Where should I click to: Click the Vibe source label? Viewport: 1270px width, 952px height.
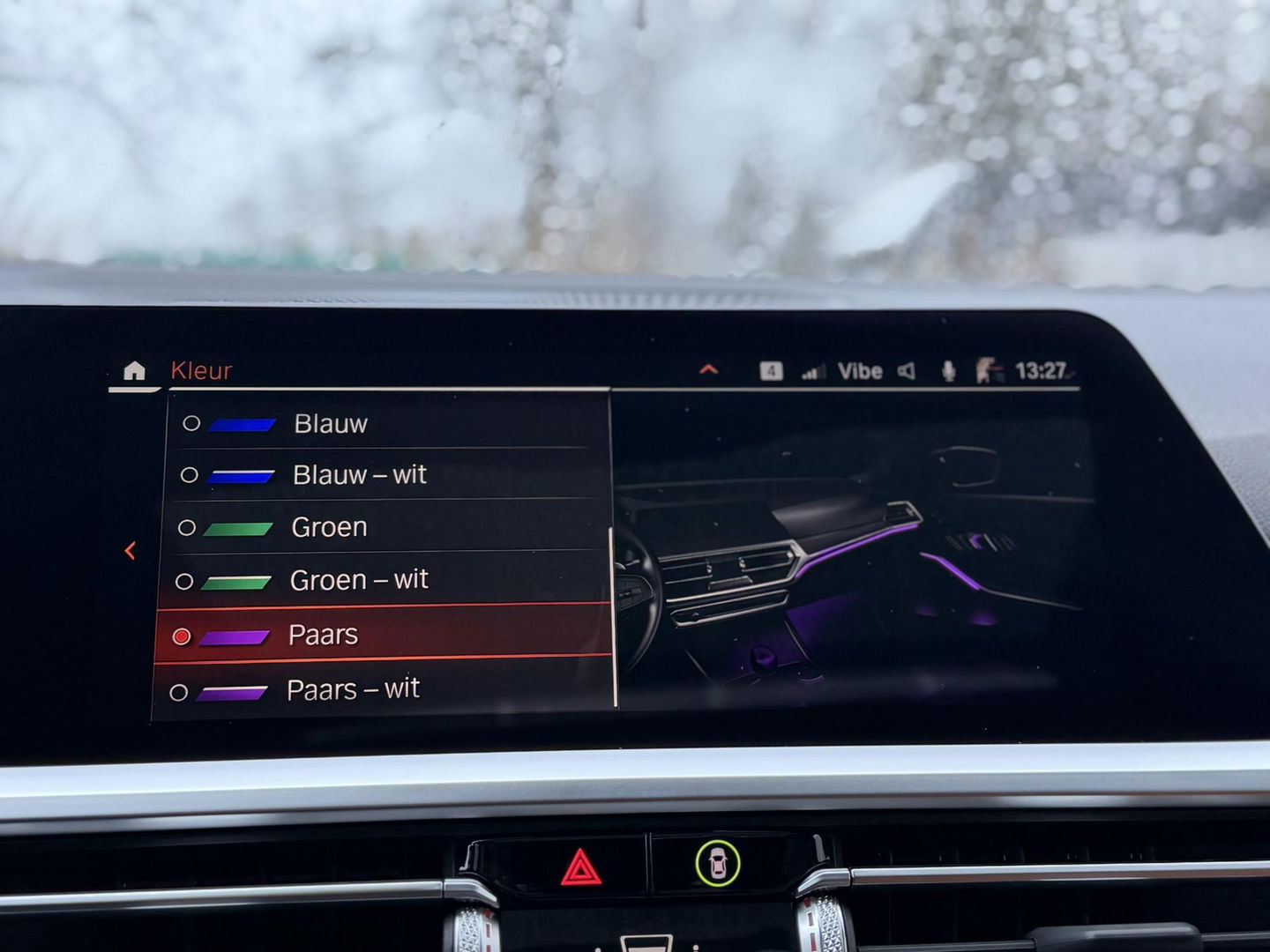tap(858, 371)
